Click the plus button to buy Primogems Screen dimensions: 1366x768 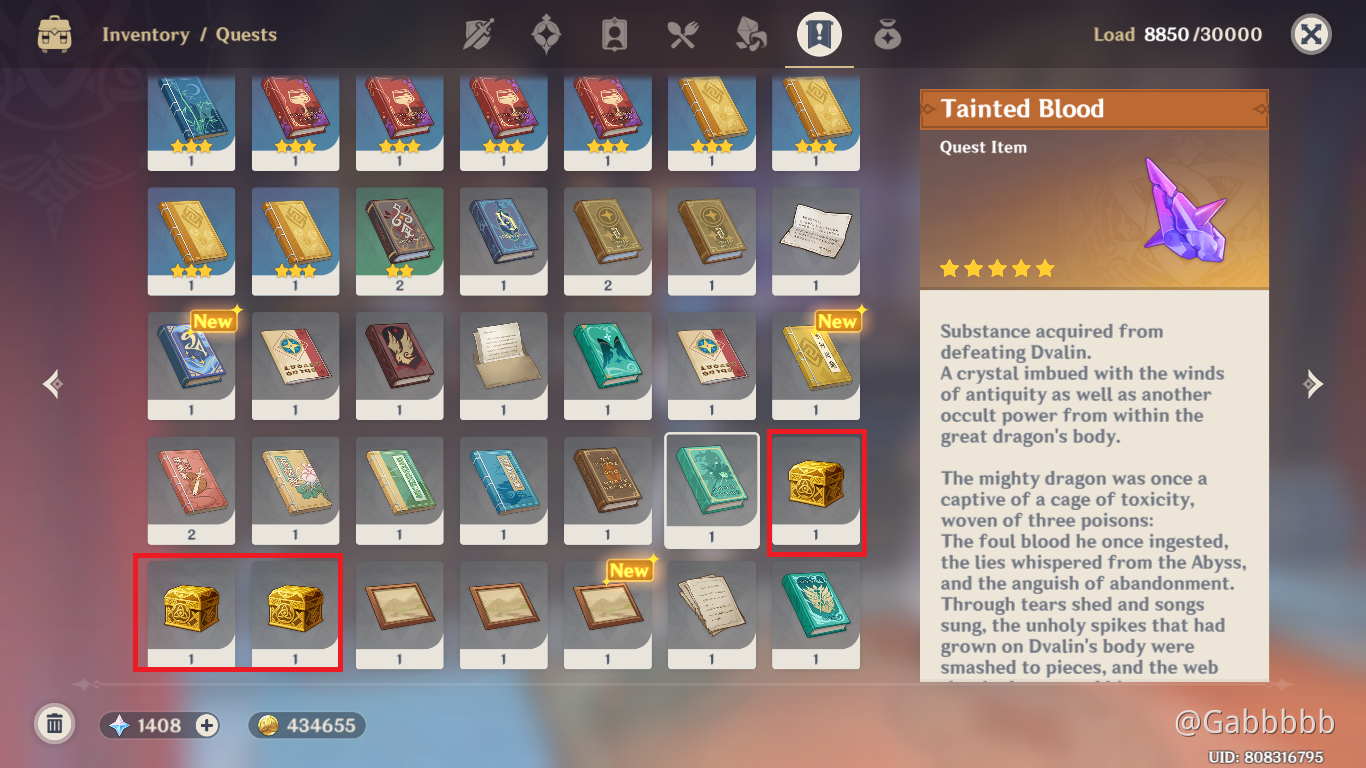tap(206, 724)
